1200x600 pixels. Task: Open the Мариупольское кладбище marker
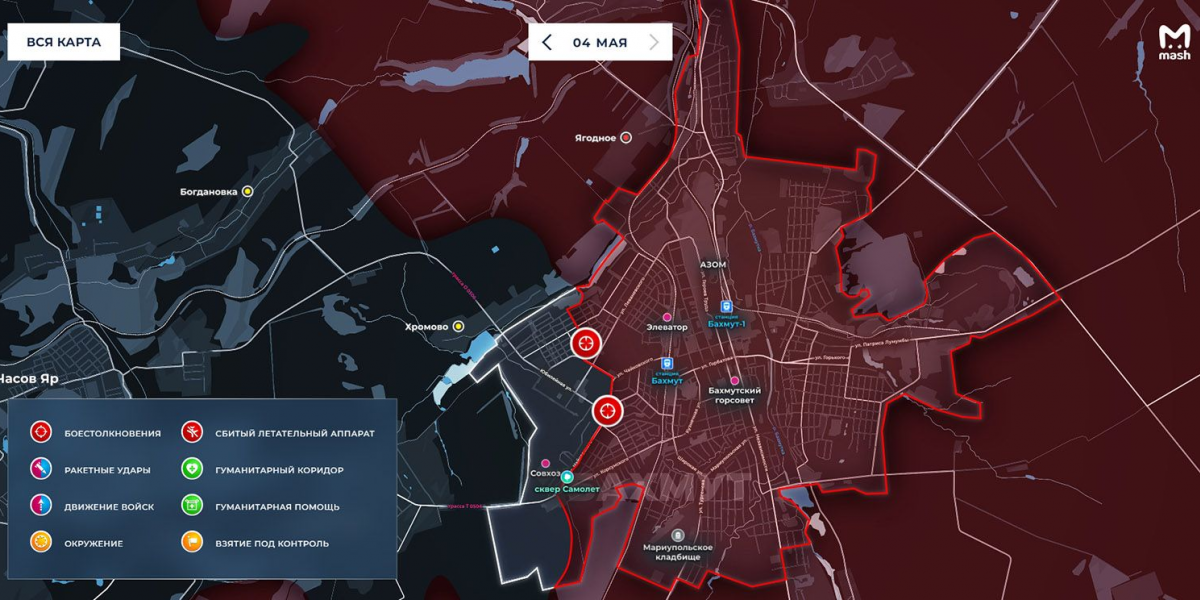pos(678,535)
